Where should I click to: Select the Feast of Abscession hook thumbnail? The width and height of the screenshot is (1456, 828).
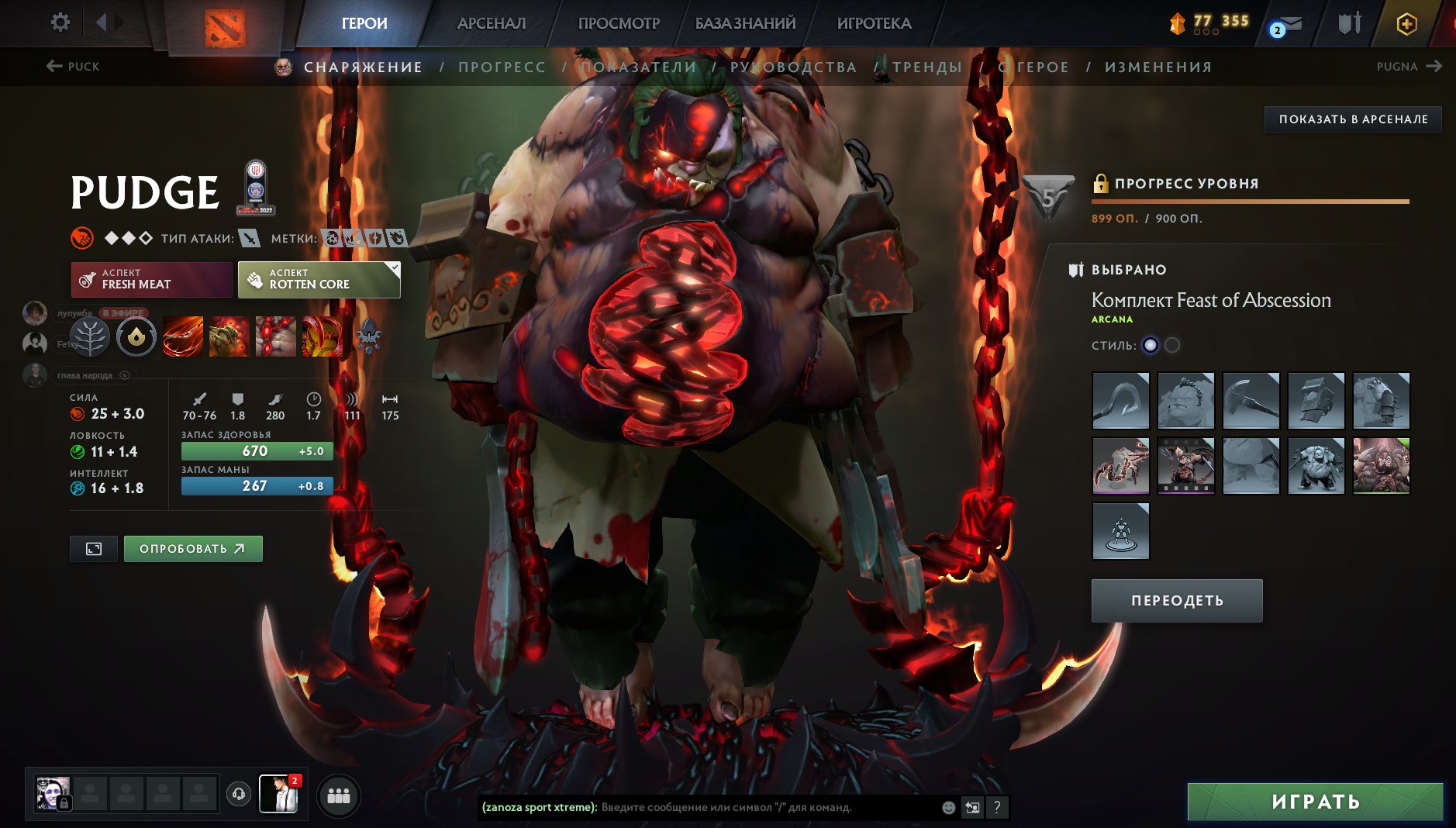(1121, 400)
